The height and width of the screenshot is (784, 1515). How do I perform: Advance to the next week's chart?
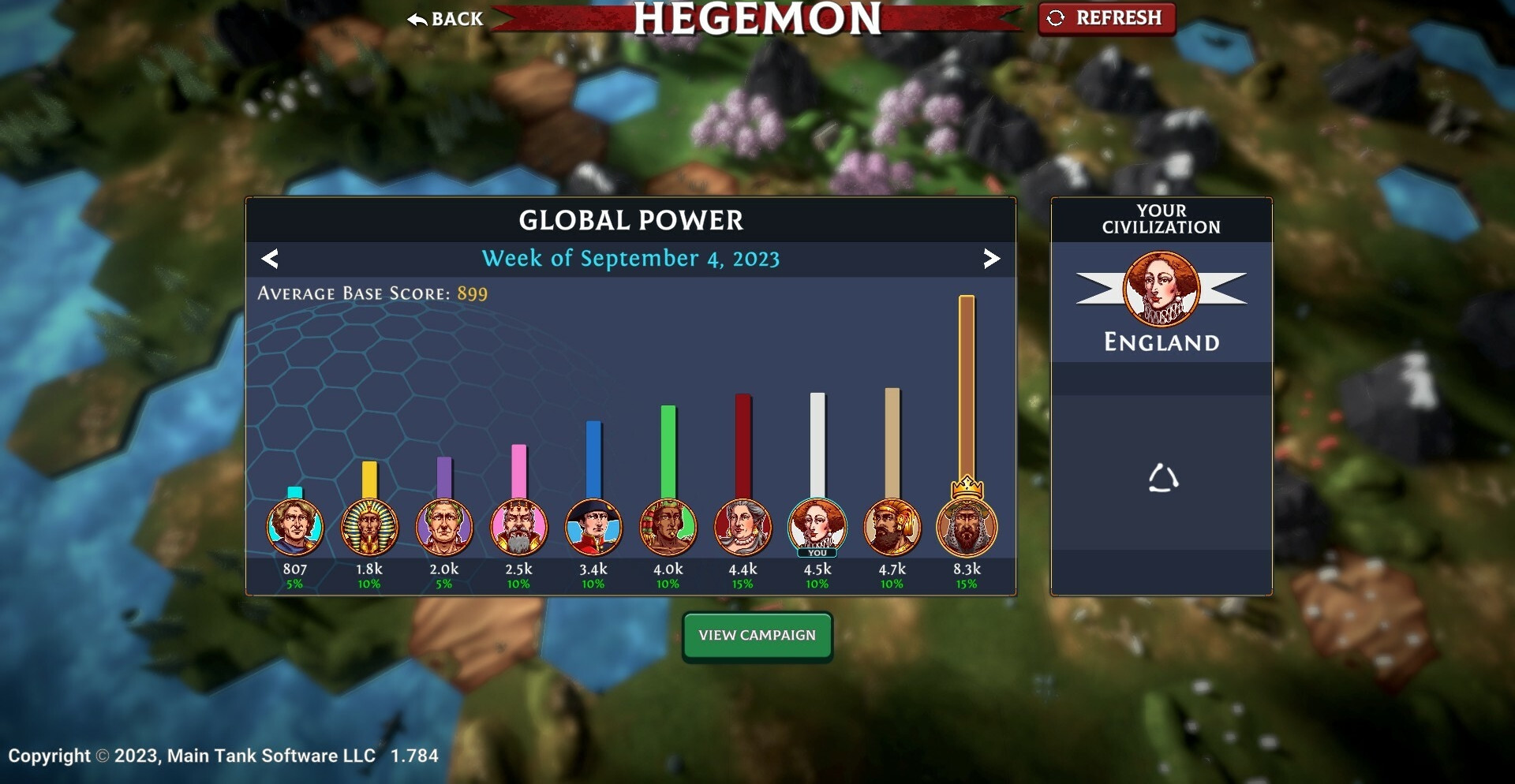point(991,259)
